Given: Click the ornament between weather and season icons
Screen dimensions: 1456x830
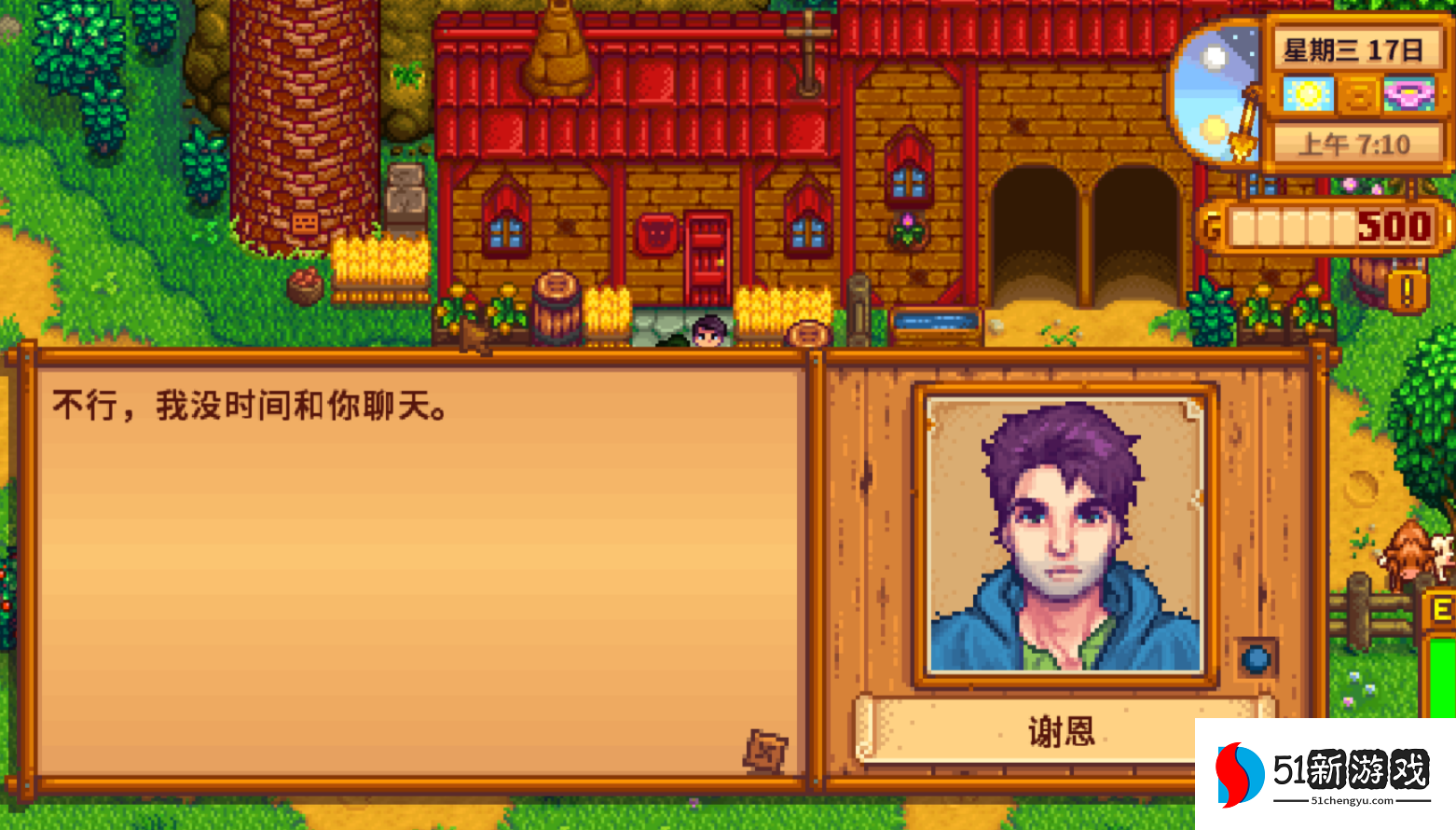Looking at the screenshot, I should point(1357,94).
